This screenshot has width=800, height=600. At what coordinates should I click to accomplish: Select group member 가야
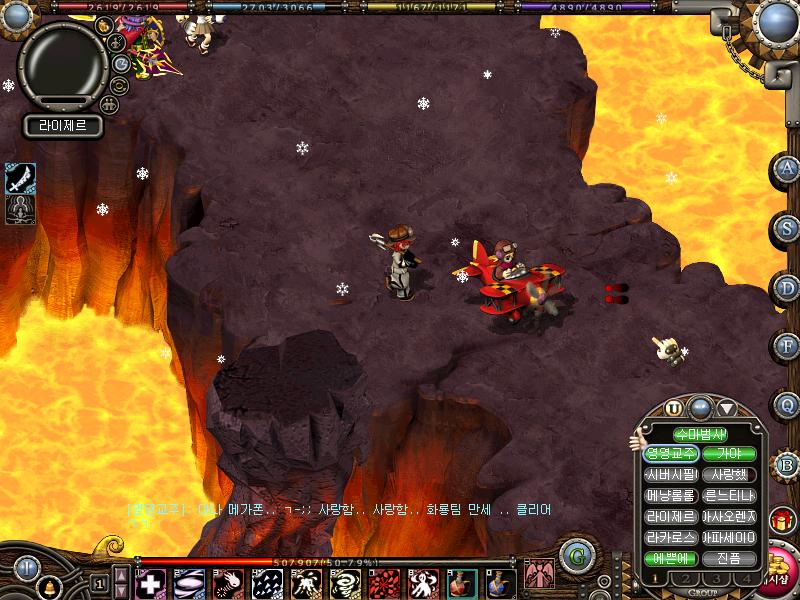[729, 454]
